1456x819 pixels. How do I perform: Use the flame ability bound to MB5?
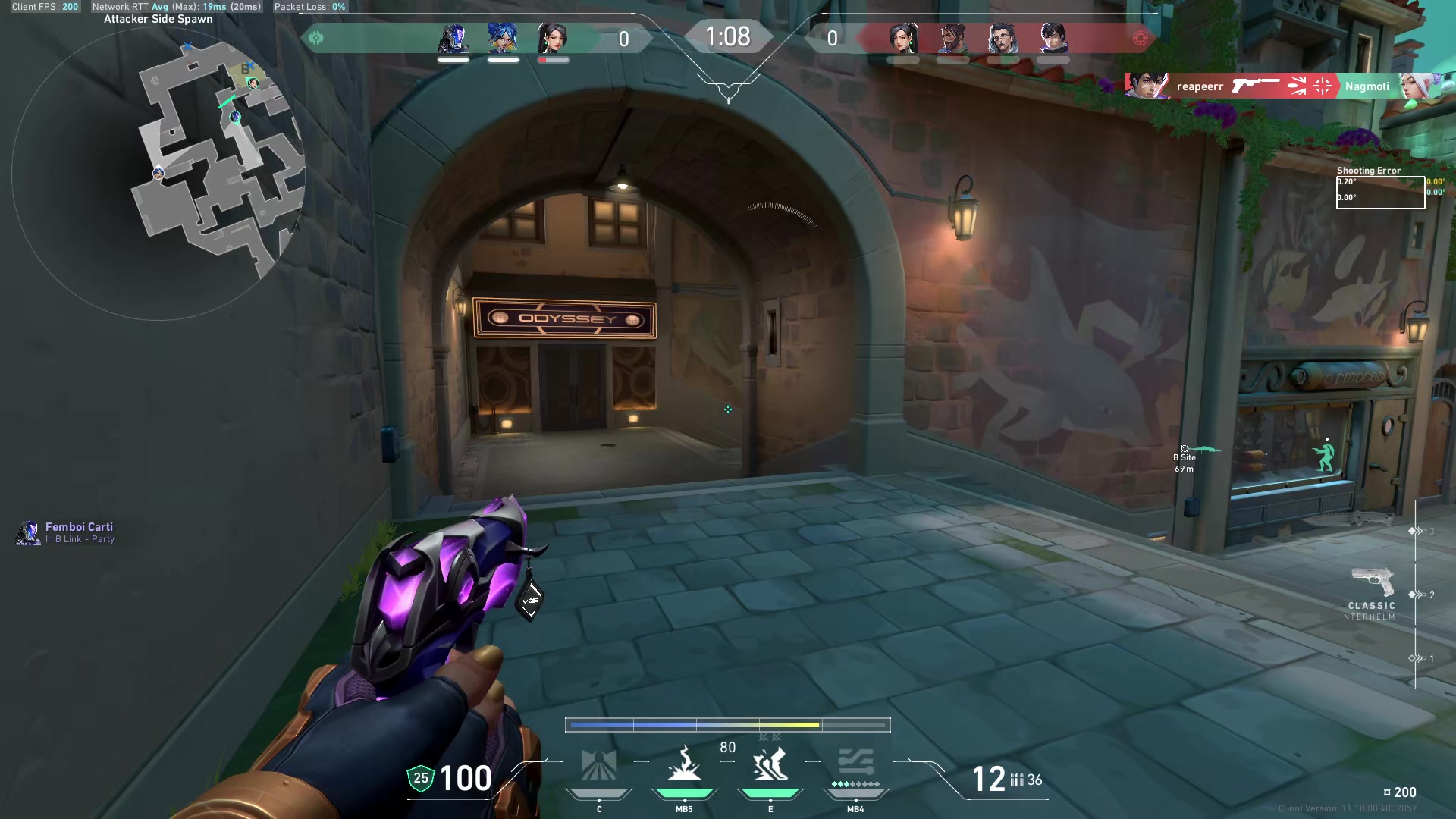click(x=684, y=764)
